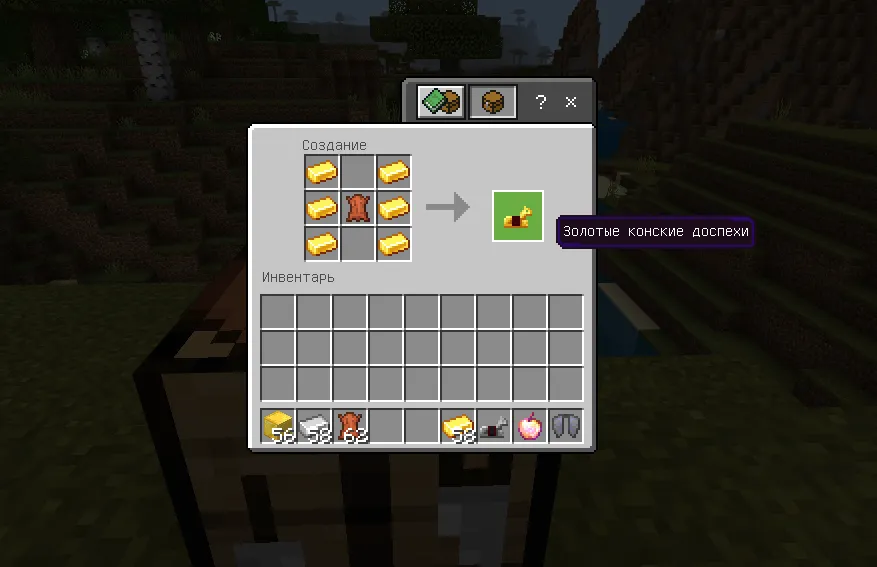This screenshot has height=567, width=877.
Task: Choose the elytra in the last hotbar slot
Action: pyautogui.click(x=566, y=427)
